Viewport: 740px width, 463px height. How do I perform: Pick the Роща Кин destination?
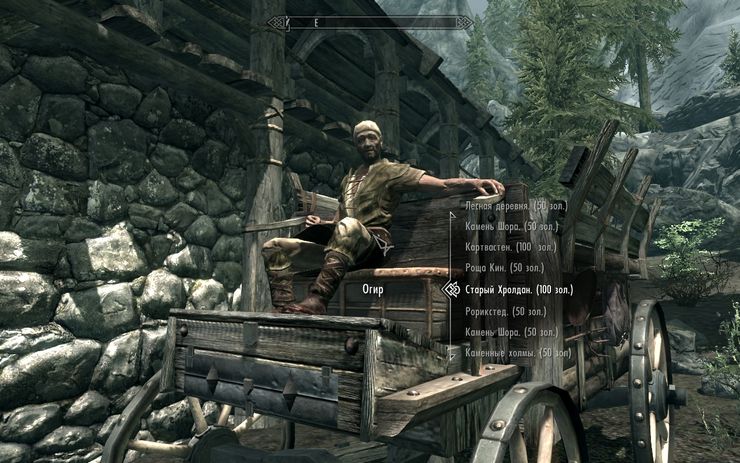pyautogui.click(x=506, y=268)
